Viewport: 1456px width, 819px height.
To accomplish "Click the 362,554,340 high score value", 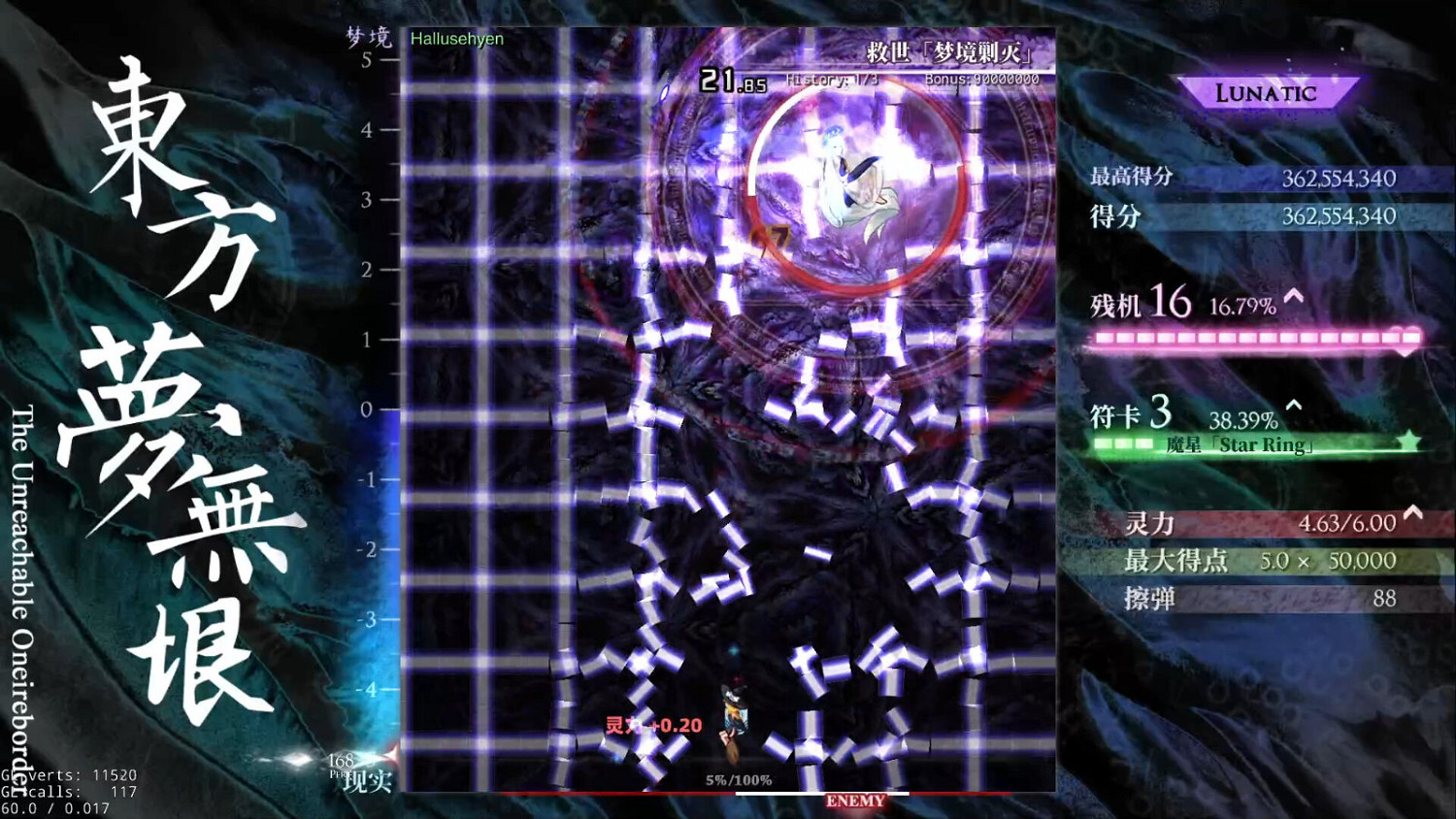I will click(1340, 178).
